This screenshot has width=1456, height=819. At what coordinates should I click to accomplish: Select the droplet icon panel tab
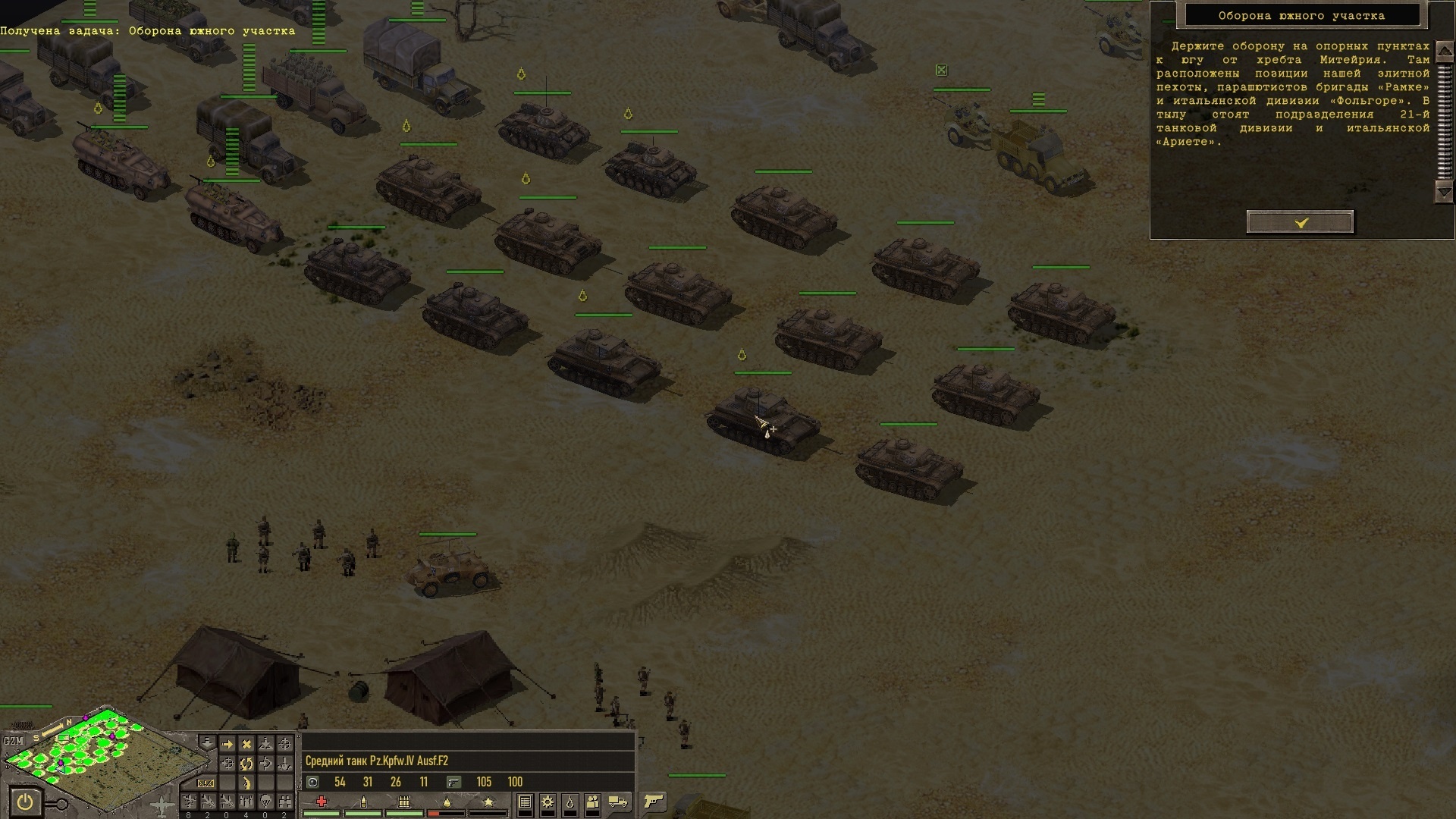click(x=570, y=802)
